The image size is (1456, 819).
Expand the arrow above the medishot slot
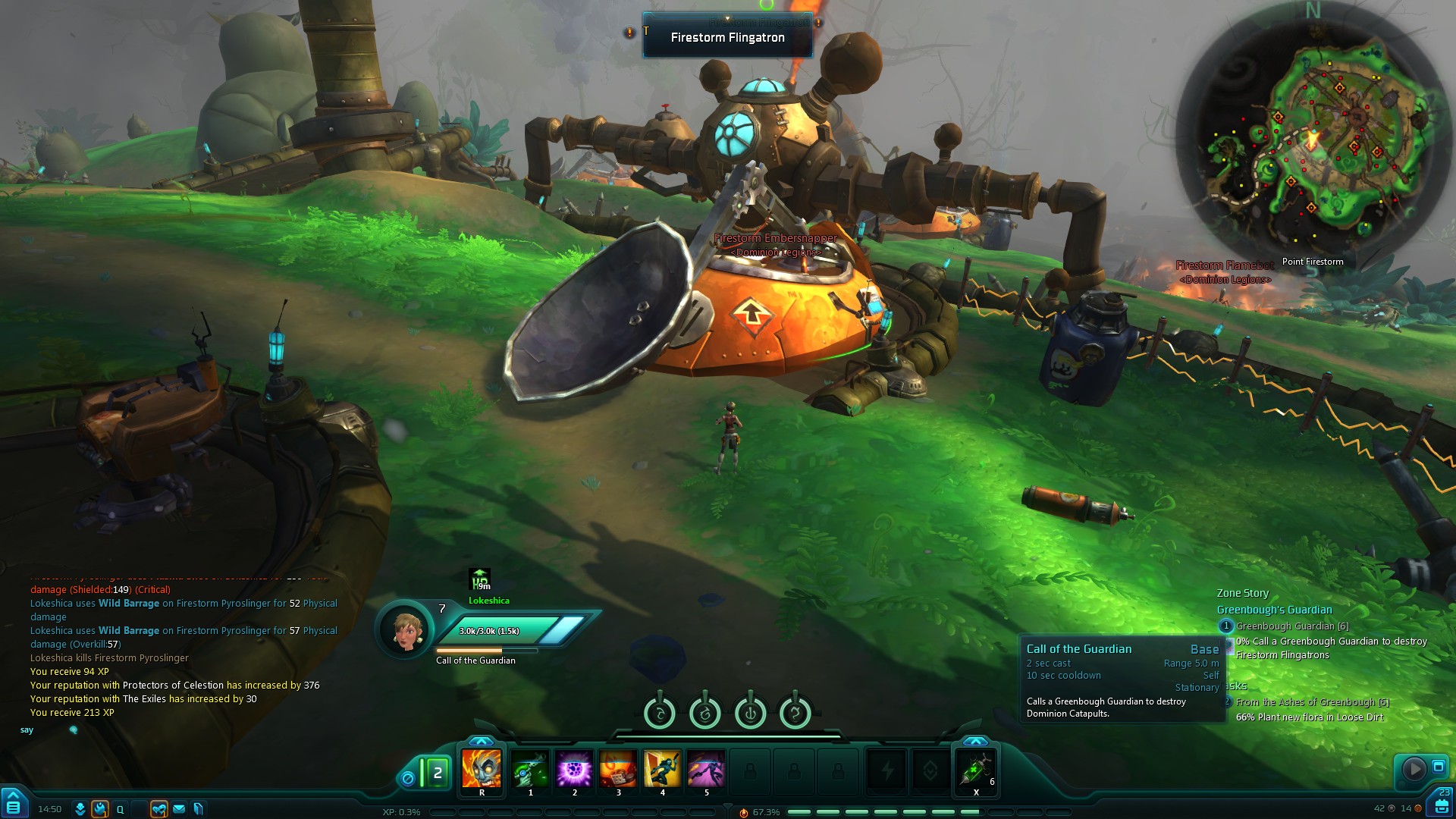click(975, 741)
